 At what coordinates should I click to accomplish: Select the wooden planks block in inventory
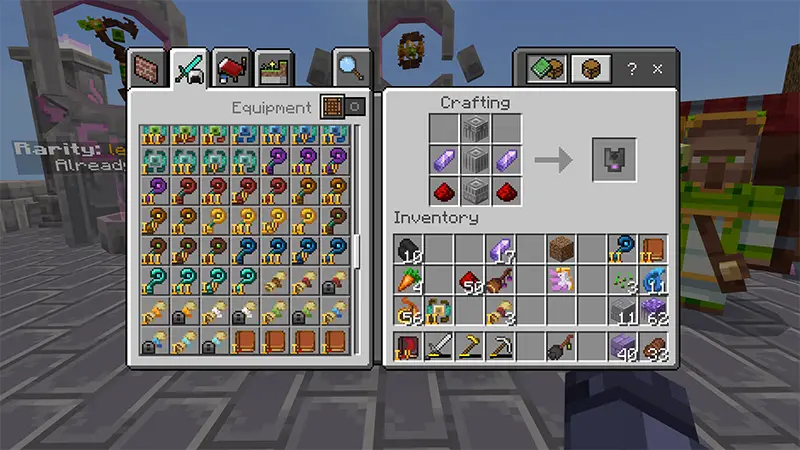click(561, 249)
